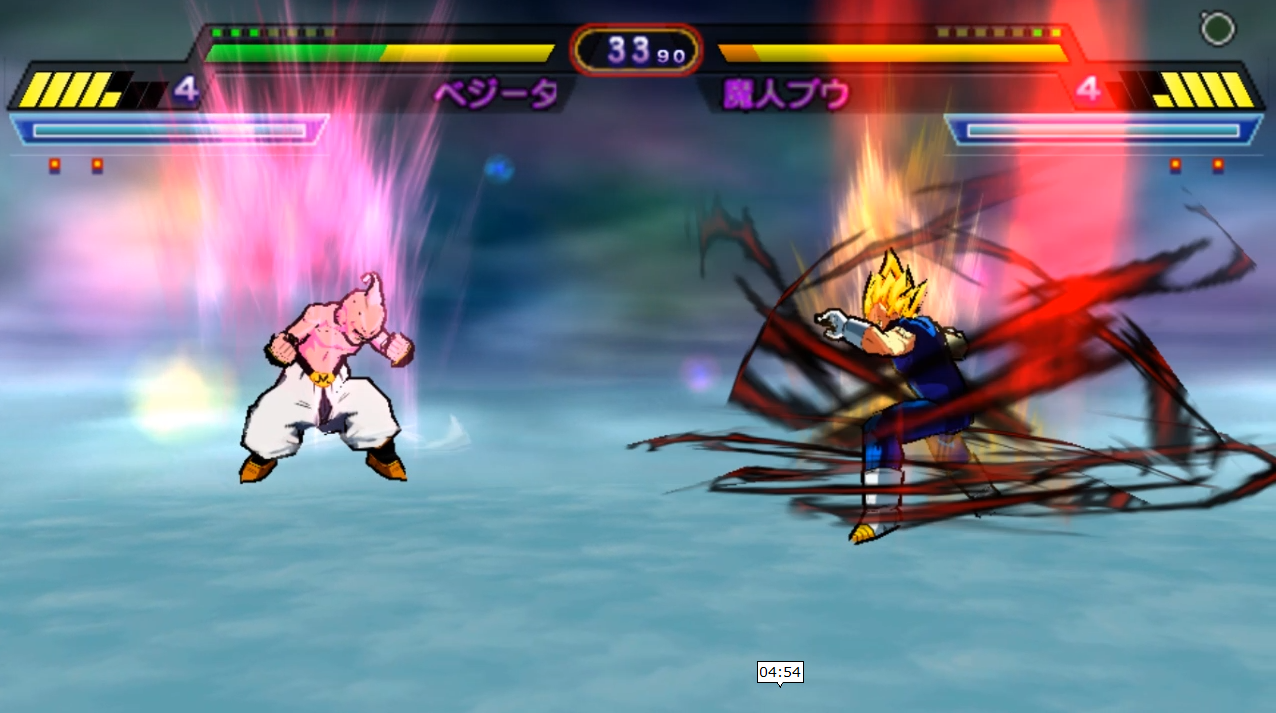Click the green circle recording overlay icon

click(x=1217, y=29)
